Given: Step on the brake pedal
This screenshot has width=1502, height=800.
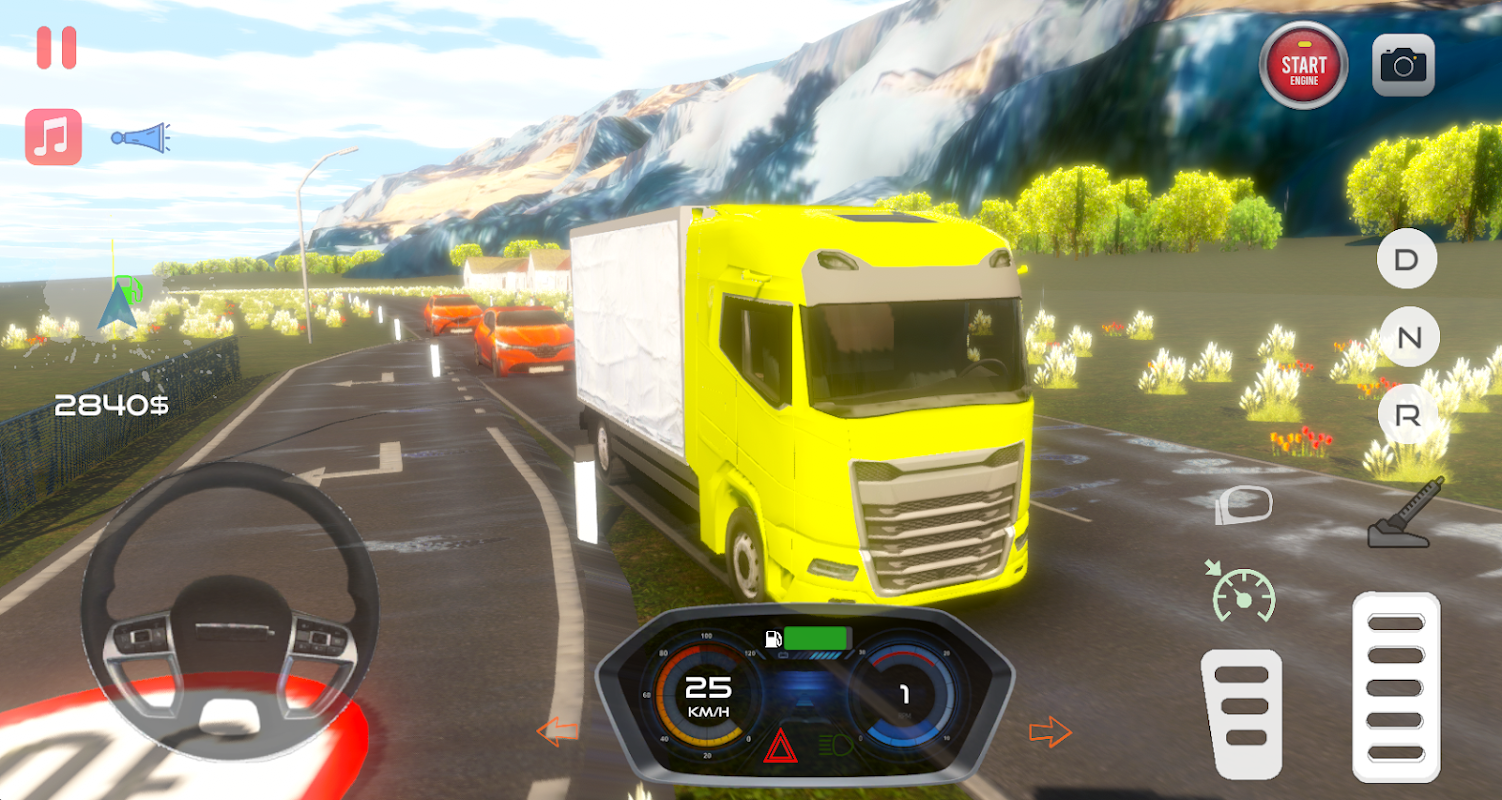Looking at the screenshot, I should (x=1244, y=713).
